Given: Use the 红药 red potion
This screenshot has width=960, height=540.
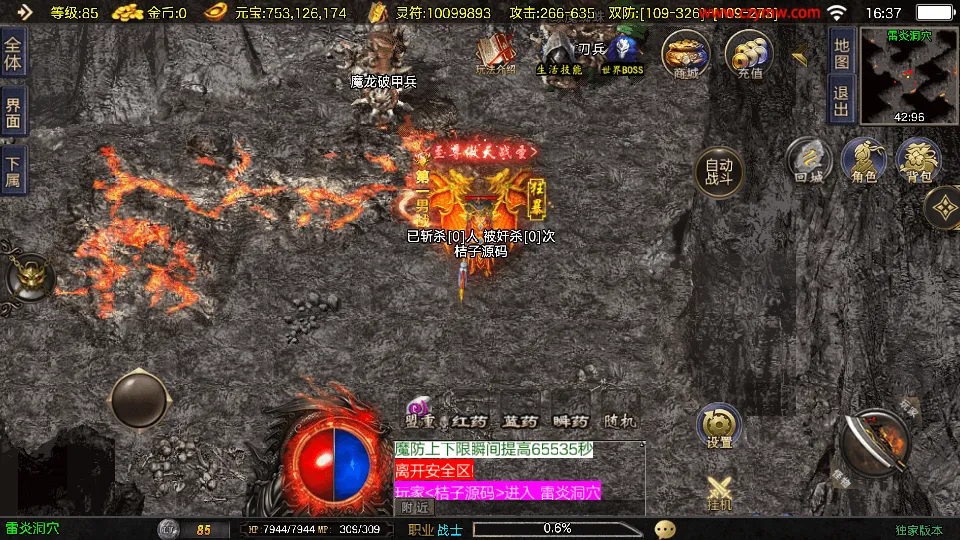Looking at the screenshot, I should (467, 421).
